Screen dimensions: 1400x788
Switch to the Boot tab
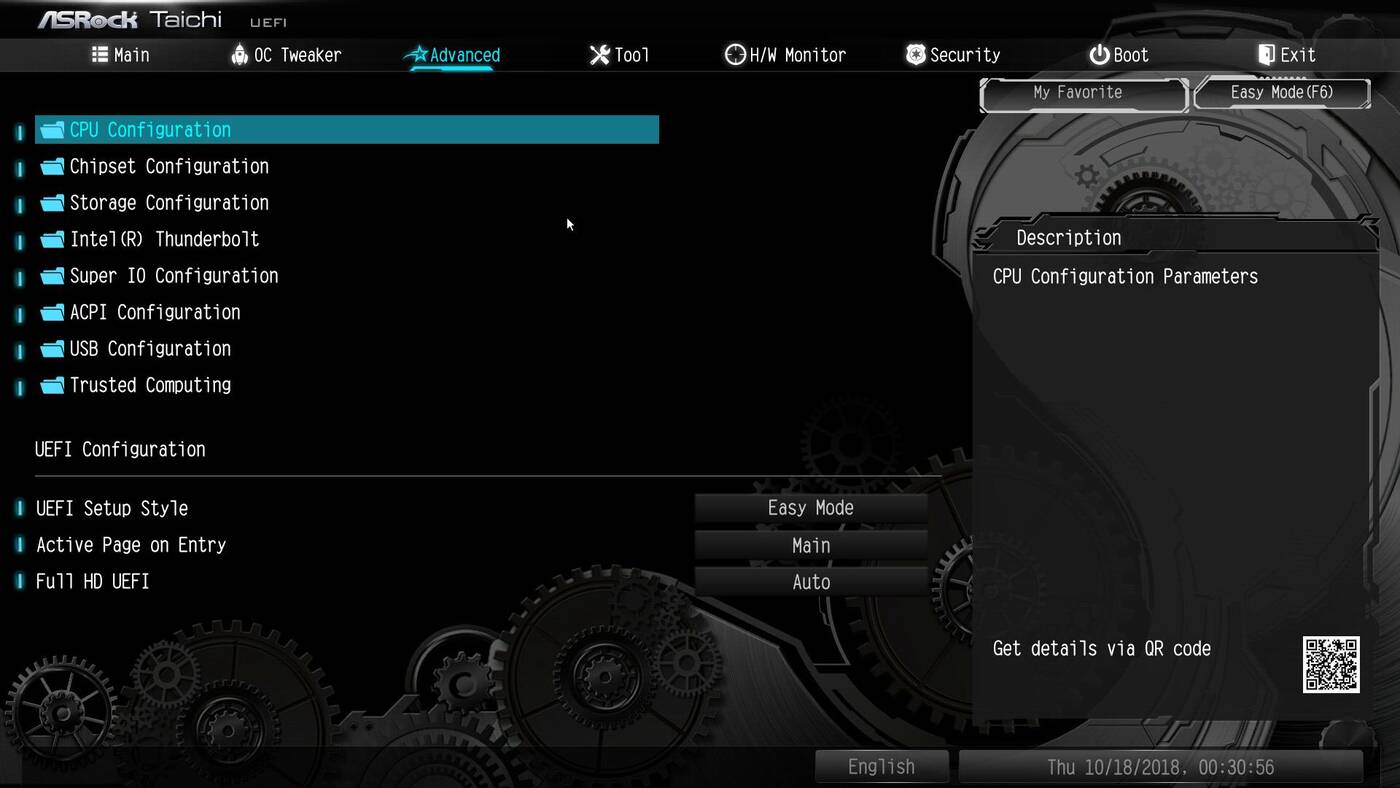tap(1119, 55)
